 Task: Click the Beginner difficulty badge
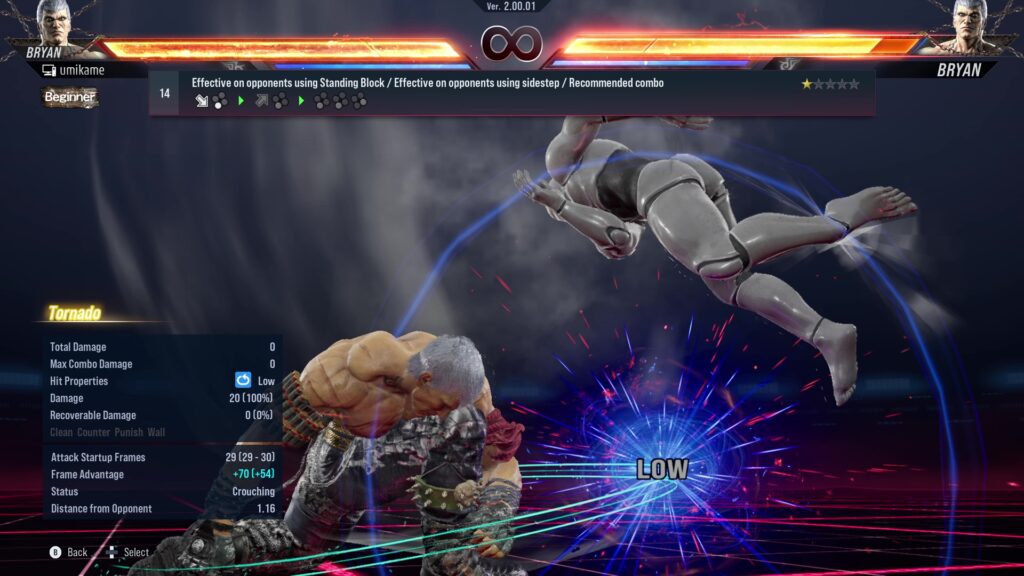click(70, 97)
